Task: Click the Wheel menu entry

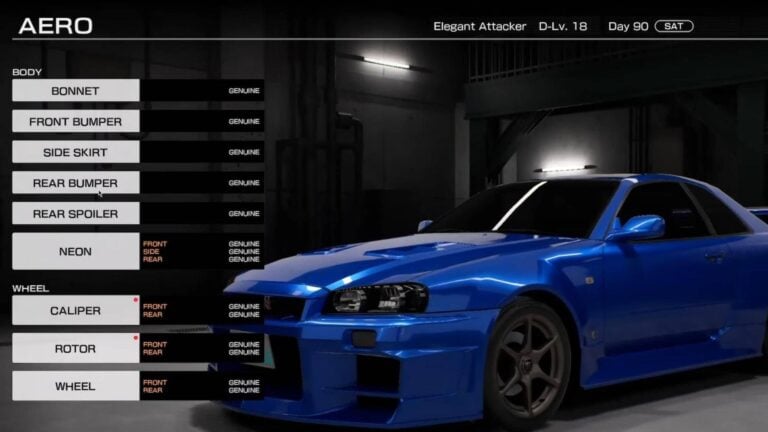Action: click(76, 386)
